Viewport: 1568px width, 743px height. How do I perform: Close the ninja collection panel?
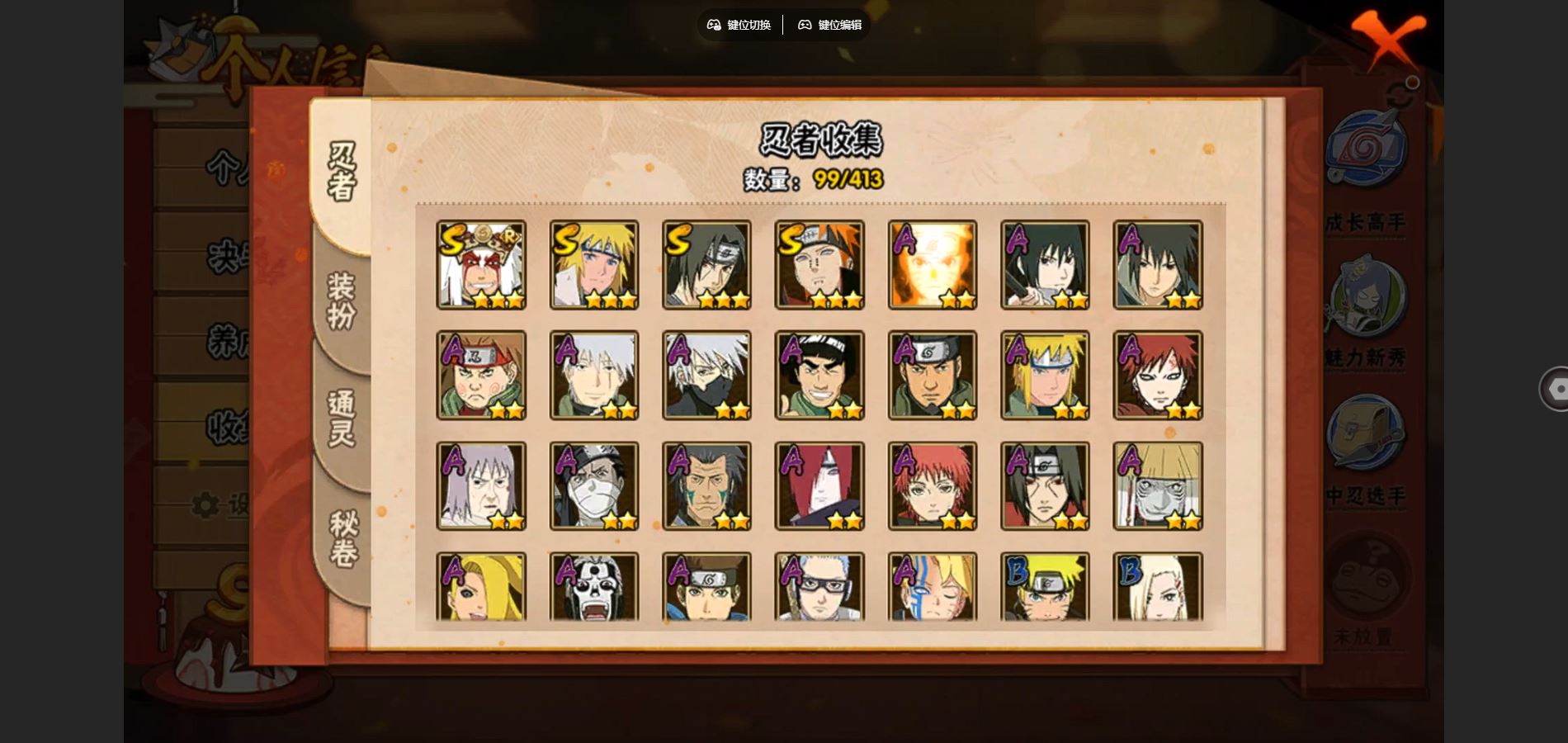point(1388,40)
